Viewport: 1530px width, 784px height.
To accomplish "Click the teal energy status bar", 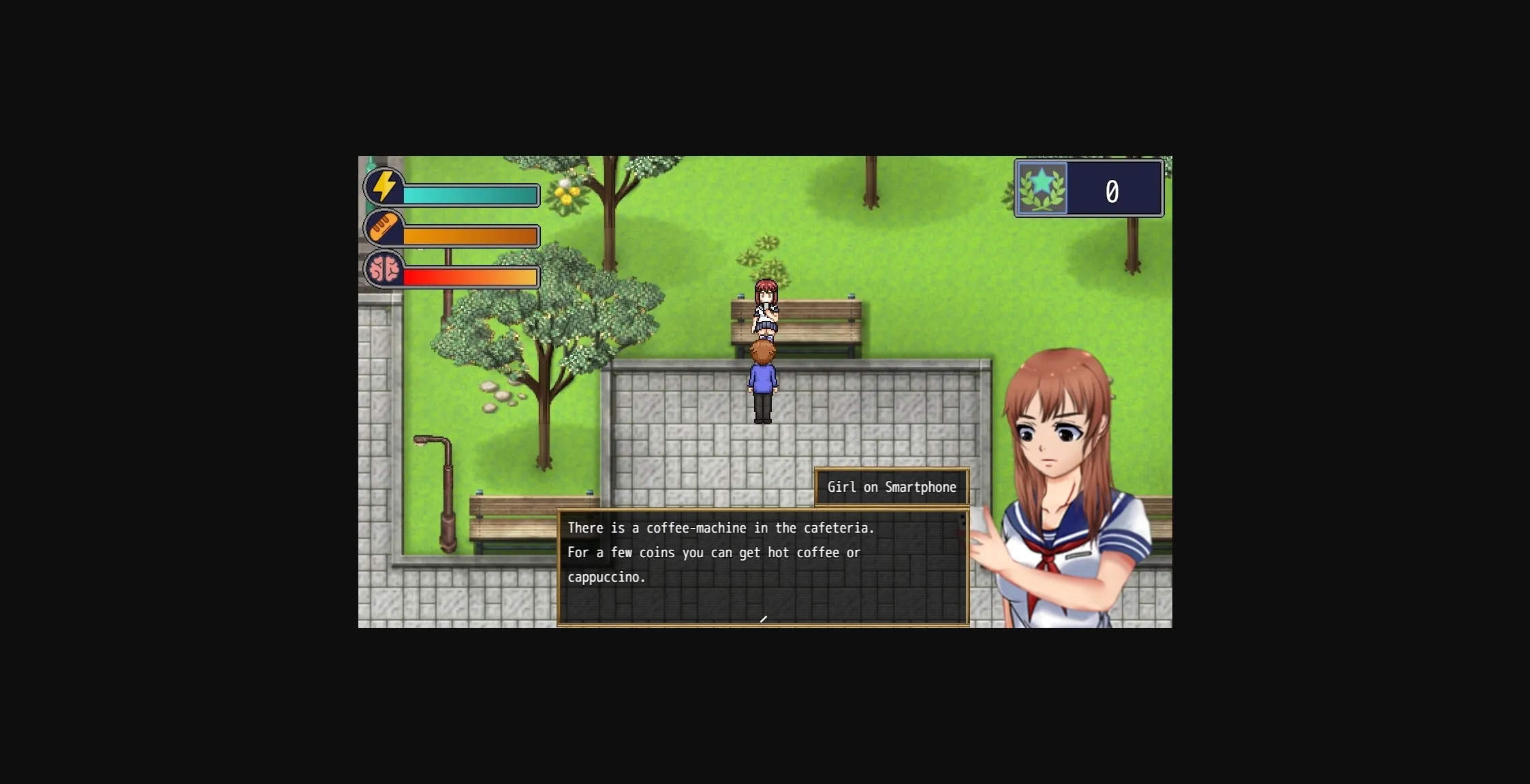I will [470, 196].
